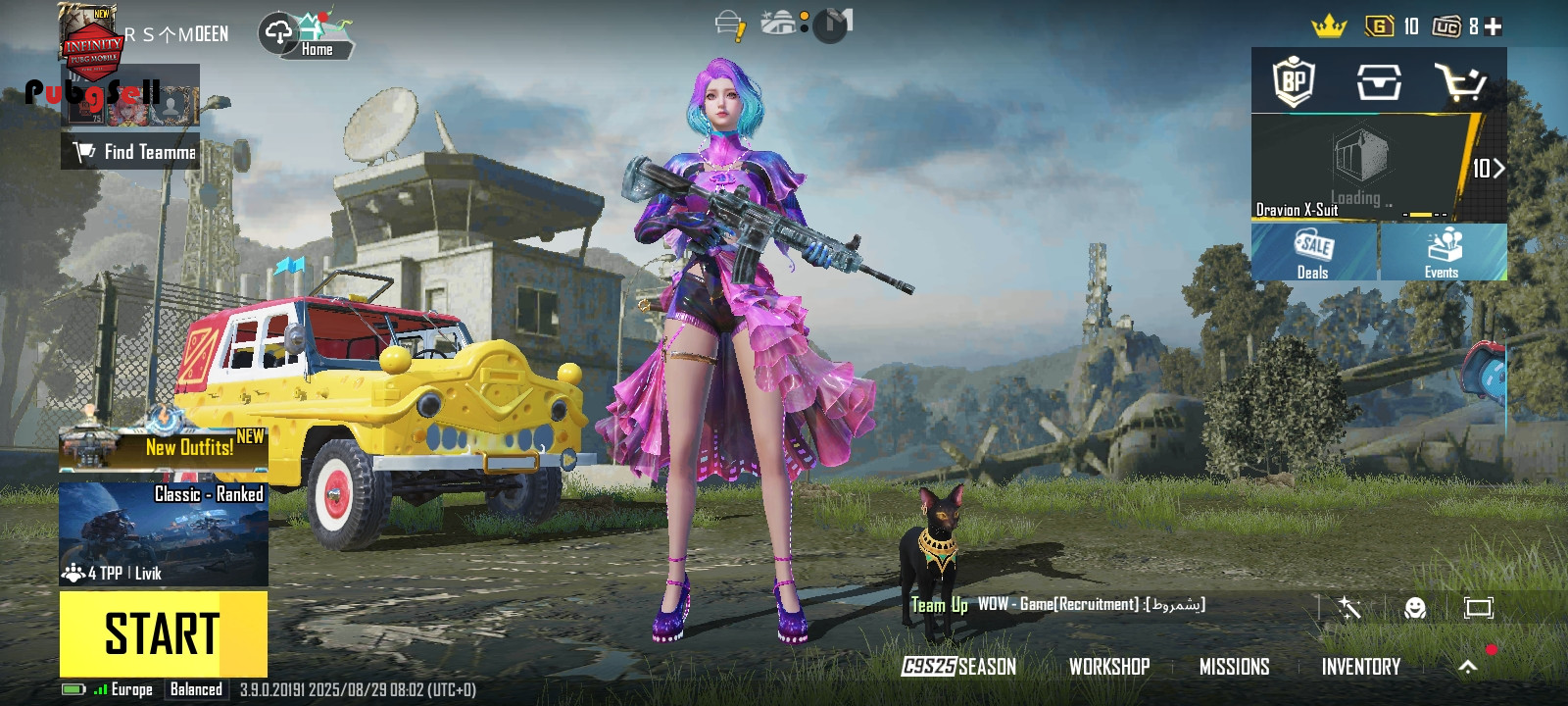Screen dimensions: 1568x706
Task: View the Dravion X-Suit promotion
Action: click(1362, 168)
